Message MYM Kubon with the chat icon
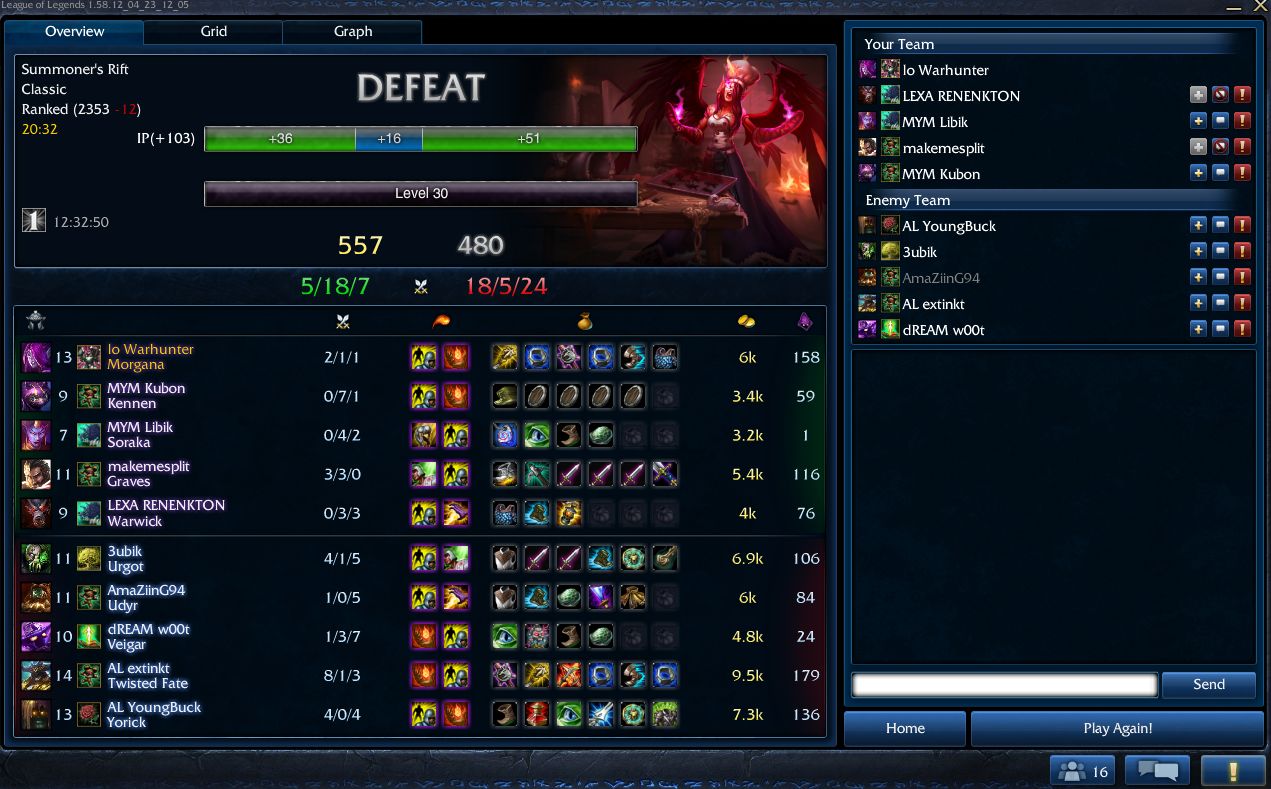This screenshot has height=789, width=1271. click(x=1220, y=173)
